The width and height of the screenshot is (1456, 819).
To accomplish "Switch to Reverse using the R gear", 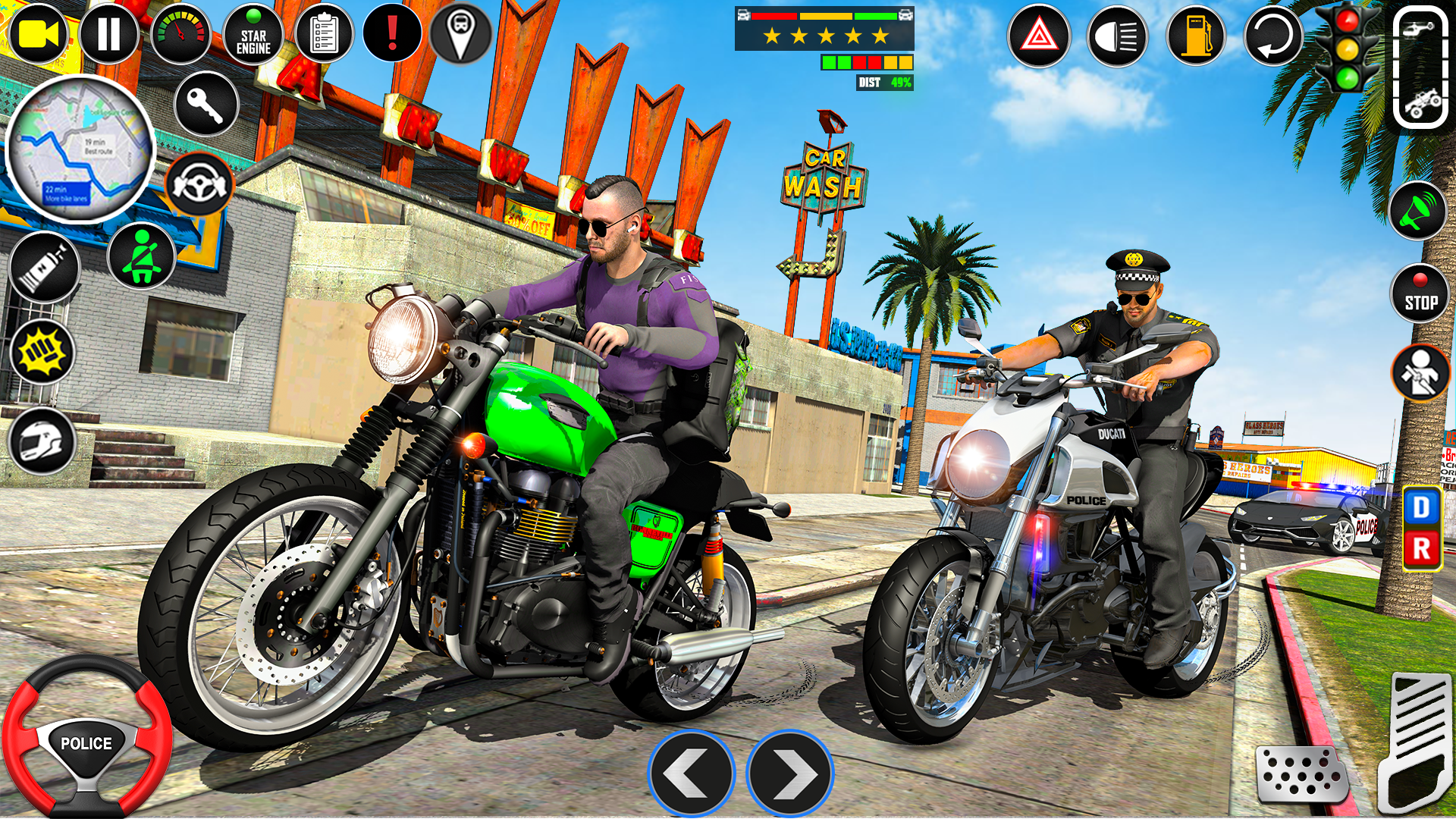I will [x=1423, y=545].
